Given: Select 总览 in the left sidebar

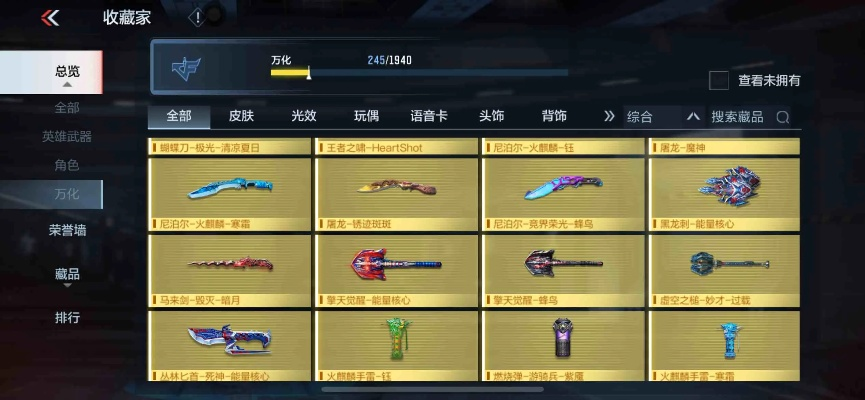Looking at the screenshot, I should click(x=67, y=71).
